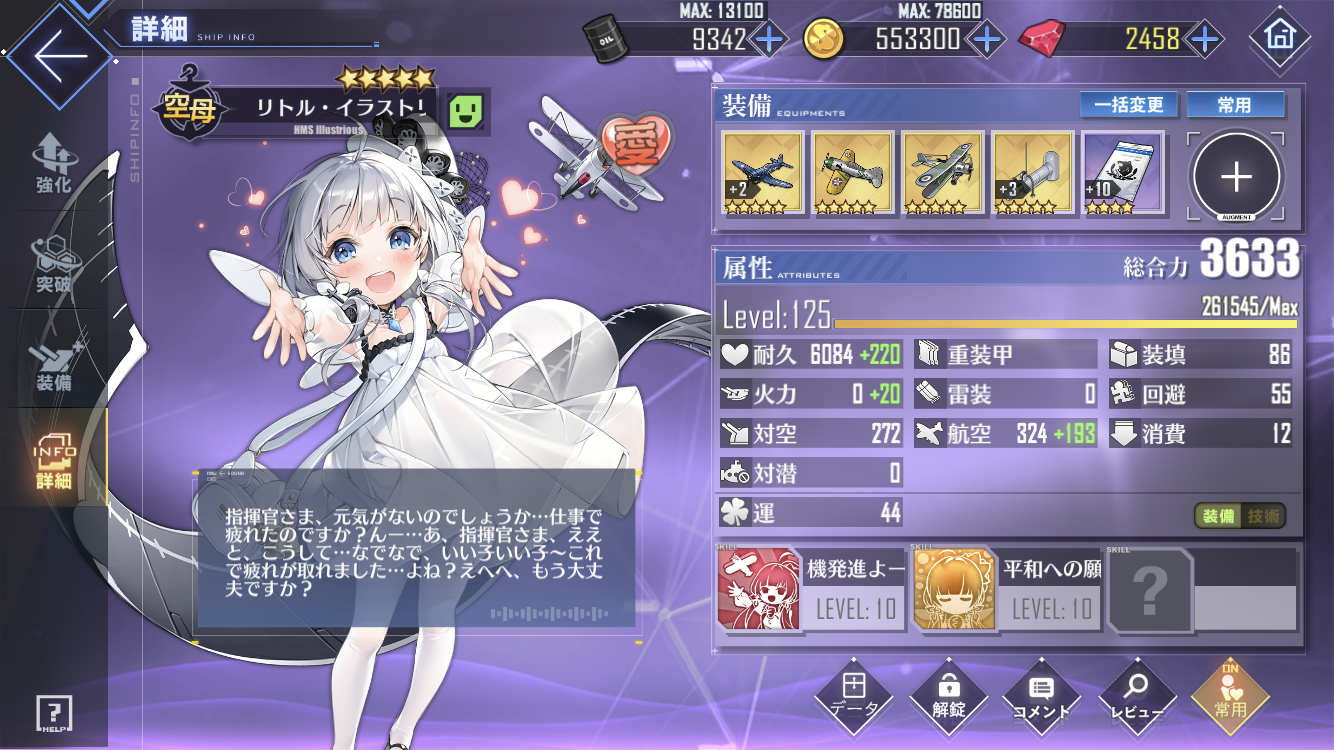Switch to the 突破 limit break tab
Screen dimensions: 1334x750
[52, 264]
